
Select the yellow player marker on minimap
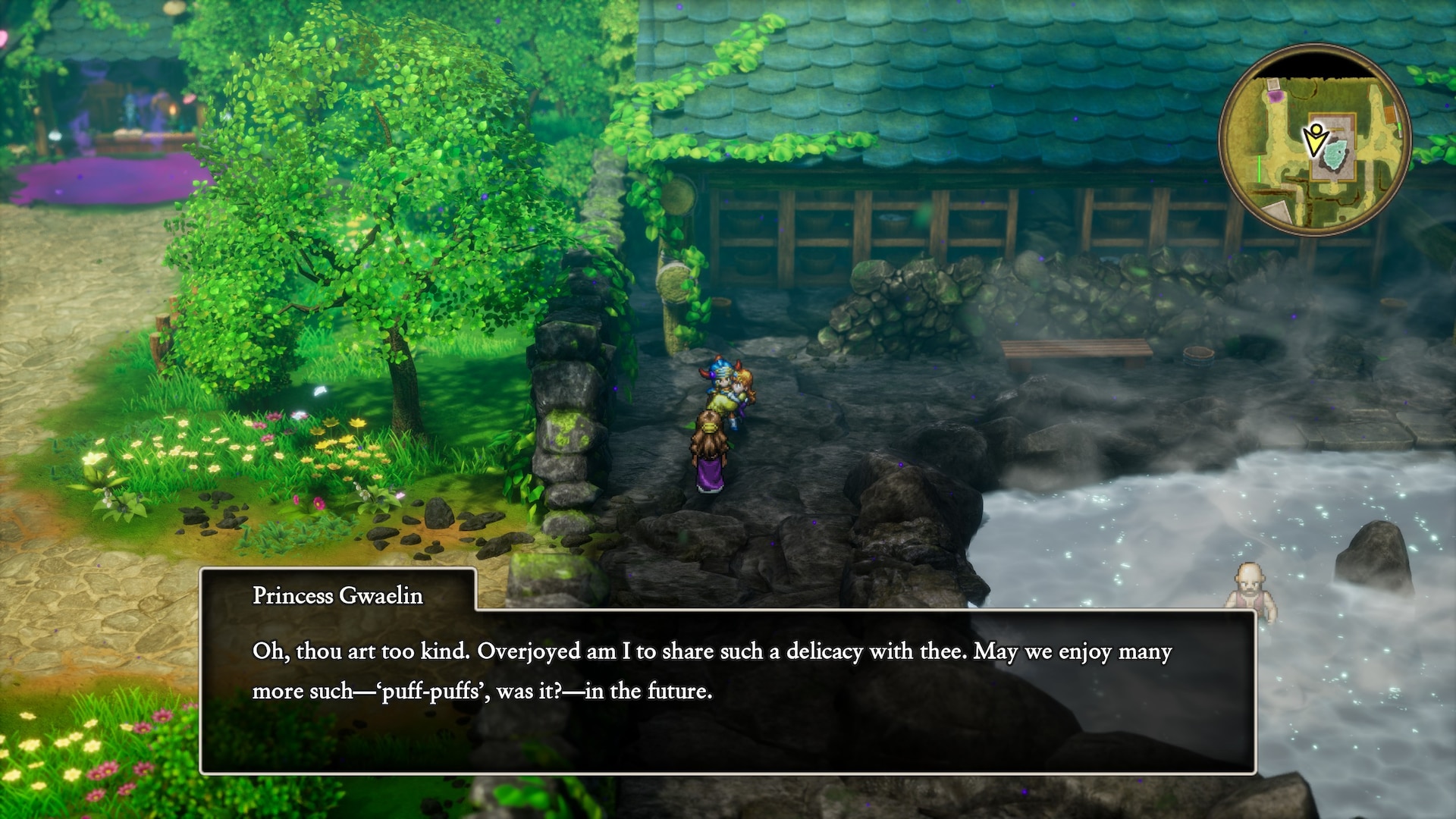(1315, 140)
